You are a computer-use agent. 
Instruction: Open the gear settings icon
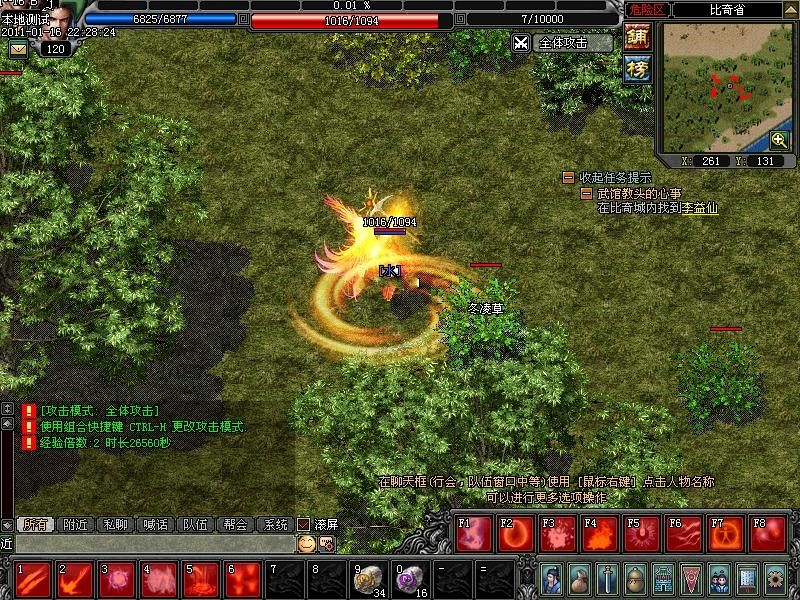coord(774,578)
